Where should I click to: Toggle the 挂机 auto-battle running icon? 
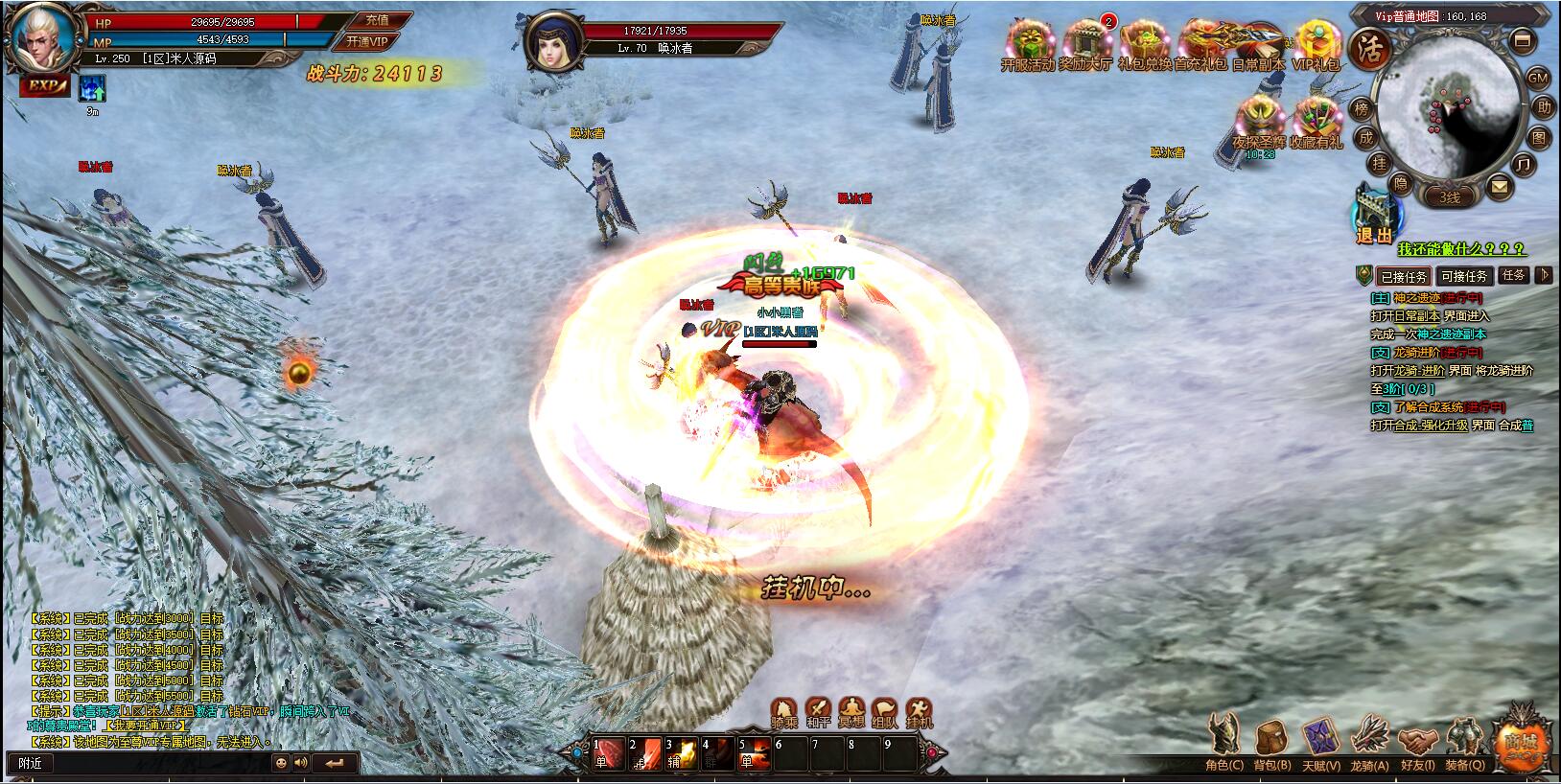(x=919, y=712)
